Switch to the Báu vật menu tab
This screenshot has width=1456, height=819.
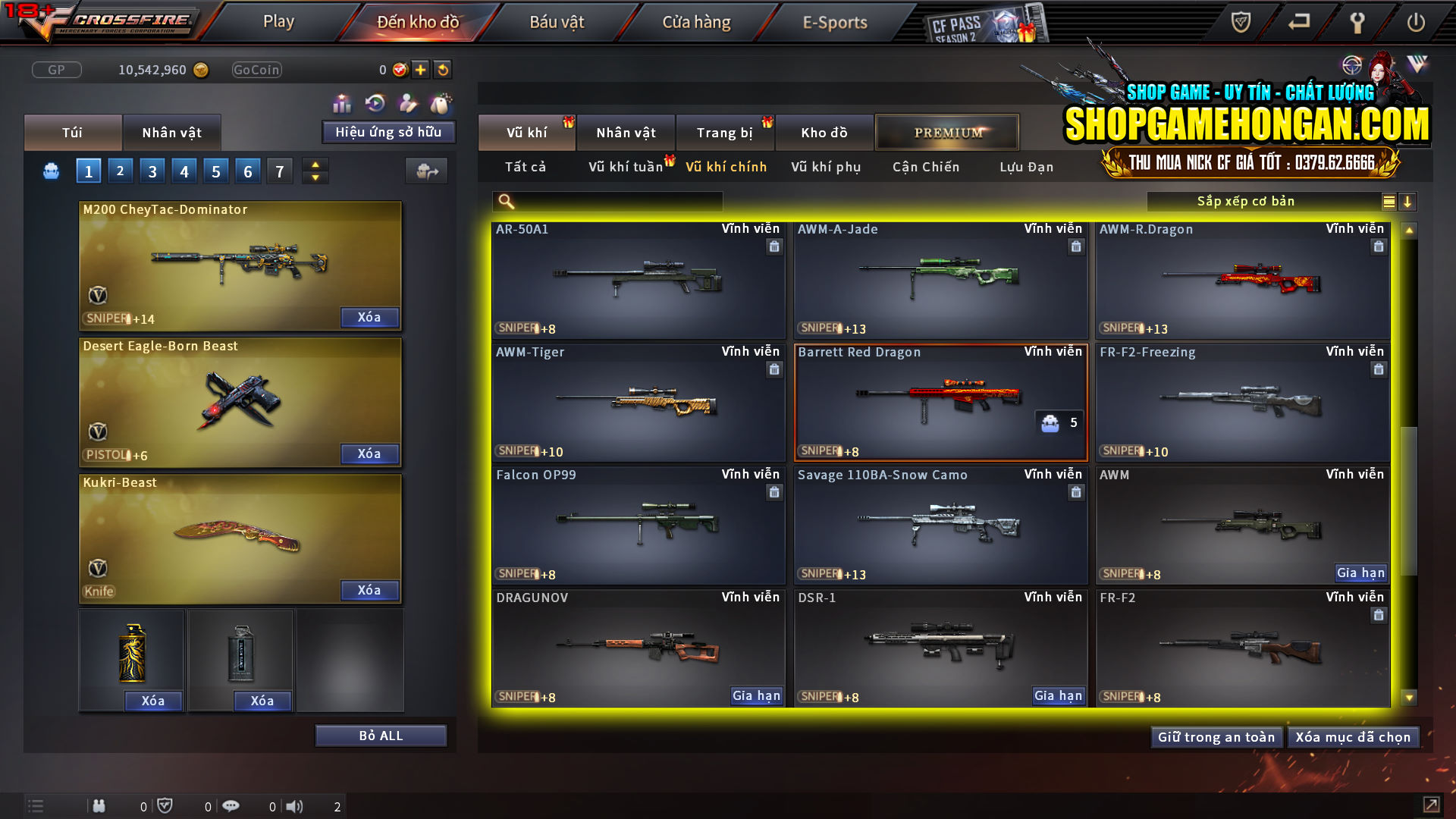(557, 21)
